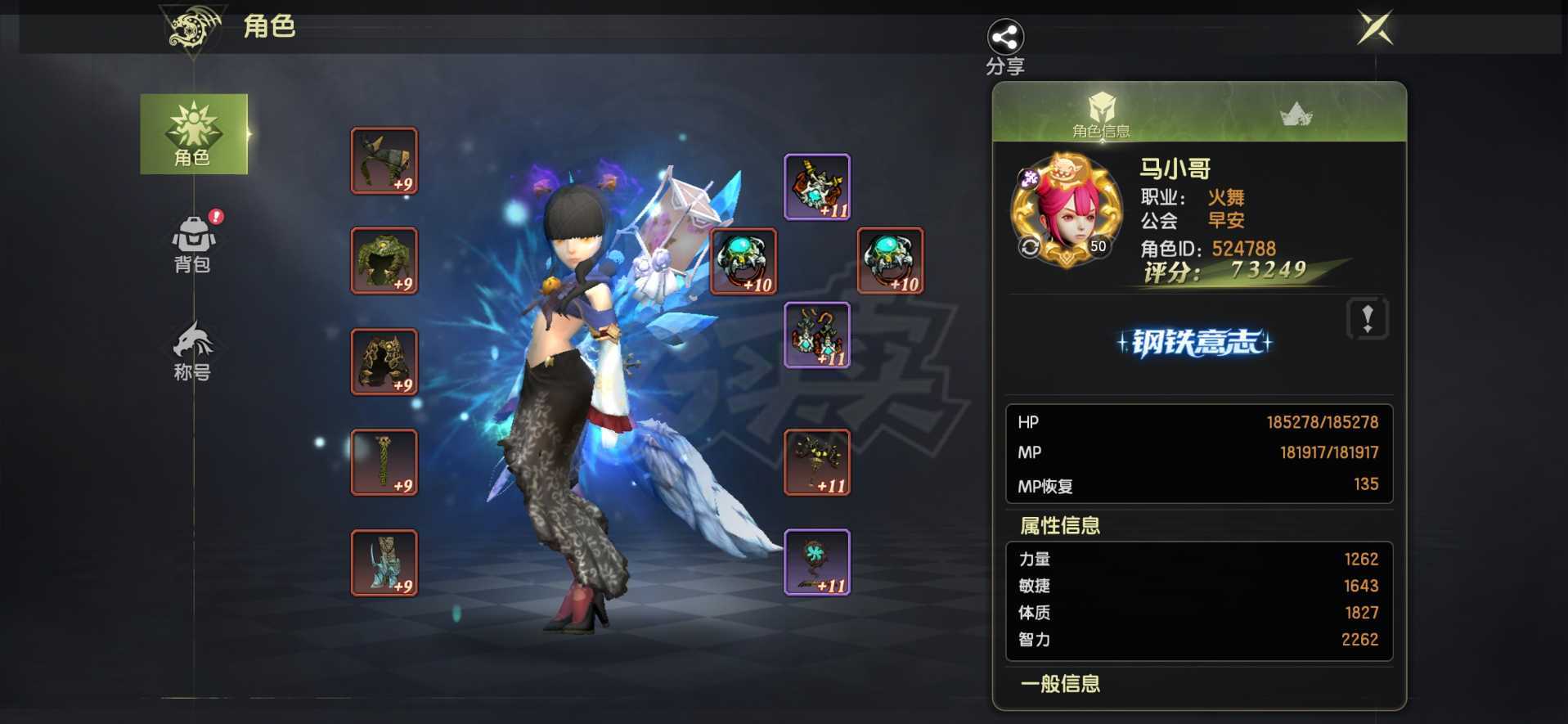This screenshot has height=724, width=1568.
Task: Click the +9 staff weapon slot
Action: (x=384, y=462)
